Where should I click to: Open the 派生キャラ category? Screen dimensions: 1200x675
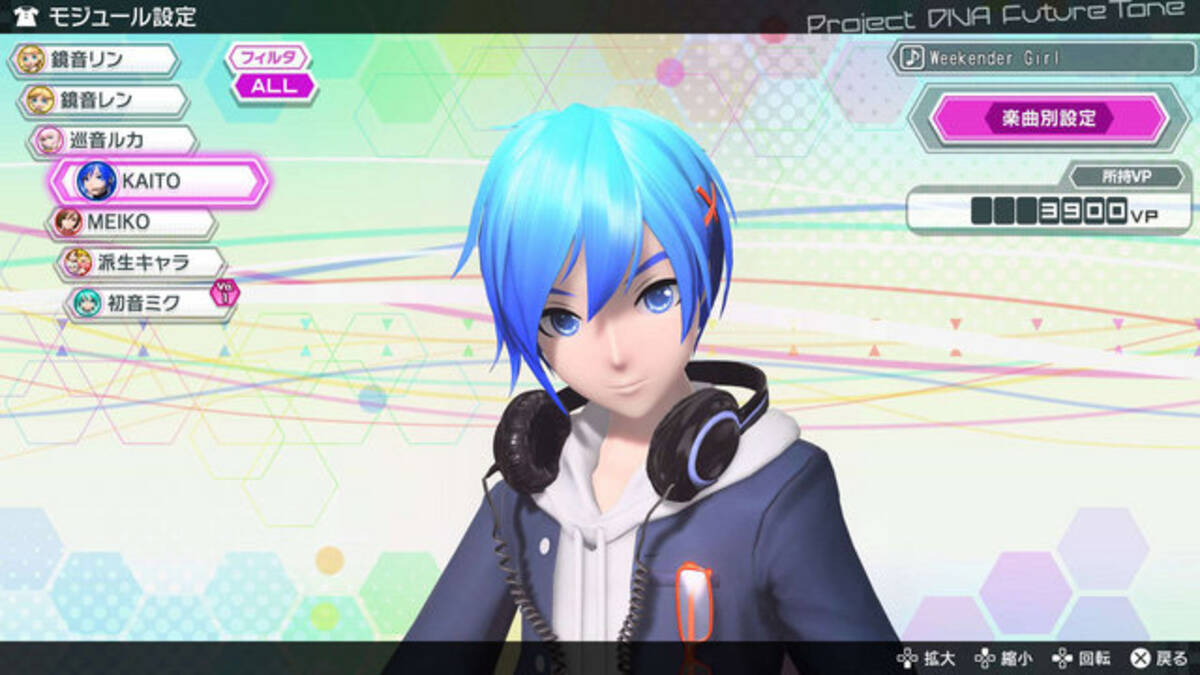pyautogui.click(x=141, y=263)
